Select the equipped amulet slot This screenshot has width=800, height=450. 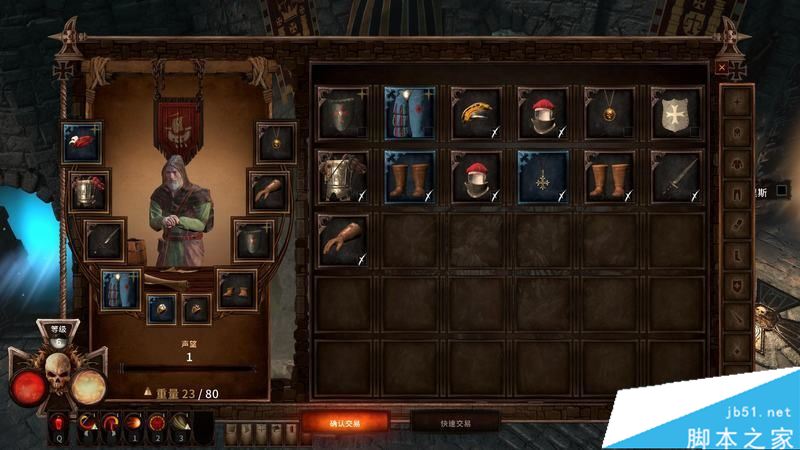[x=275, y=143]
